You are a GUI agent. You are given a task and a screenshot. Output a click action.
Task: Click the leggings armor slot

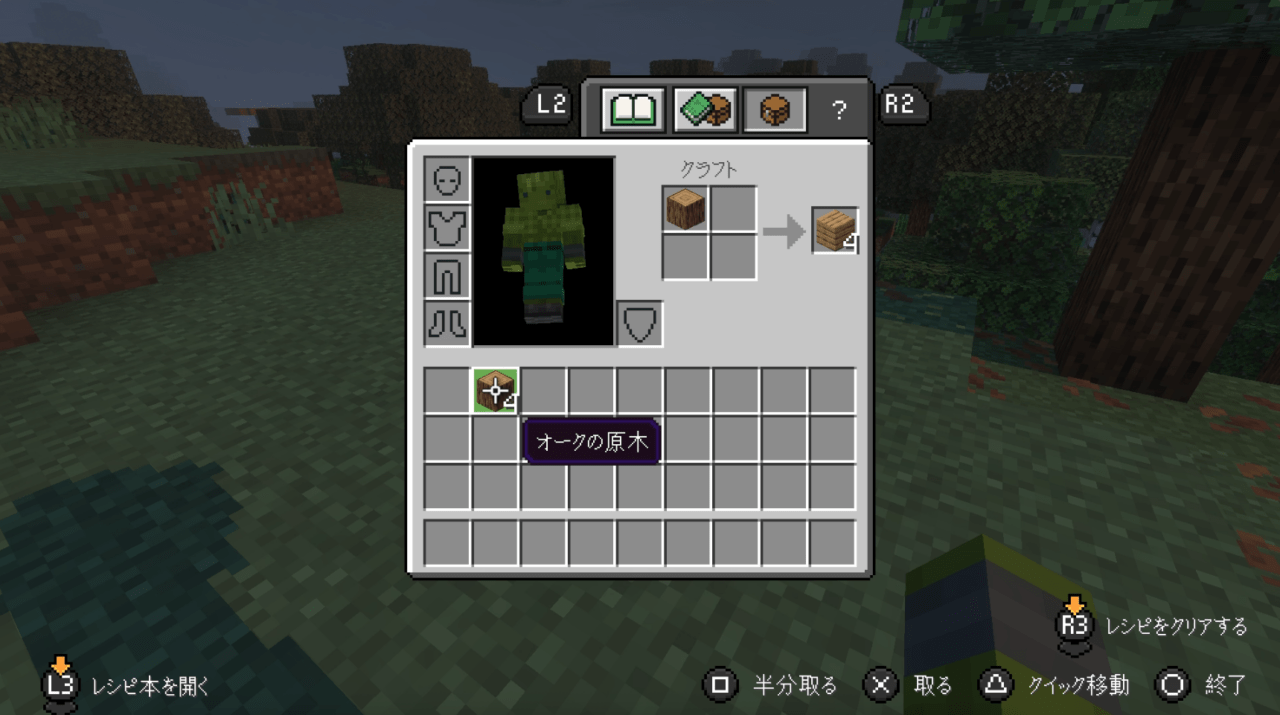(x=446, y=275)
